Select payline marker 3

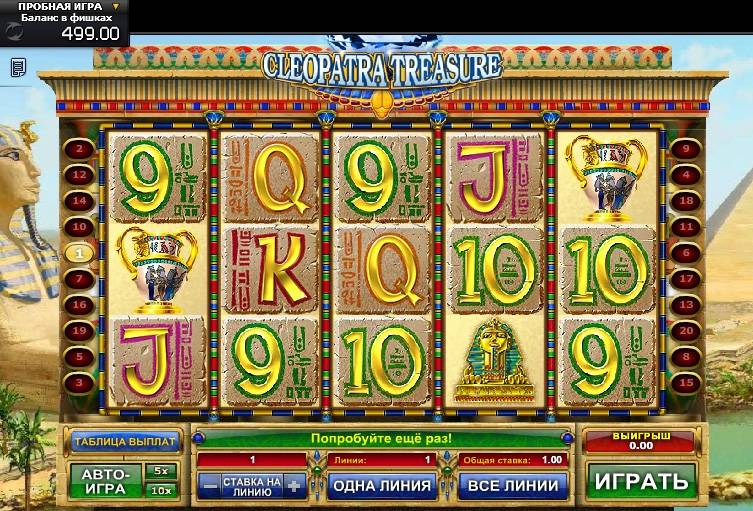[x=77, y=383]
